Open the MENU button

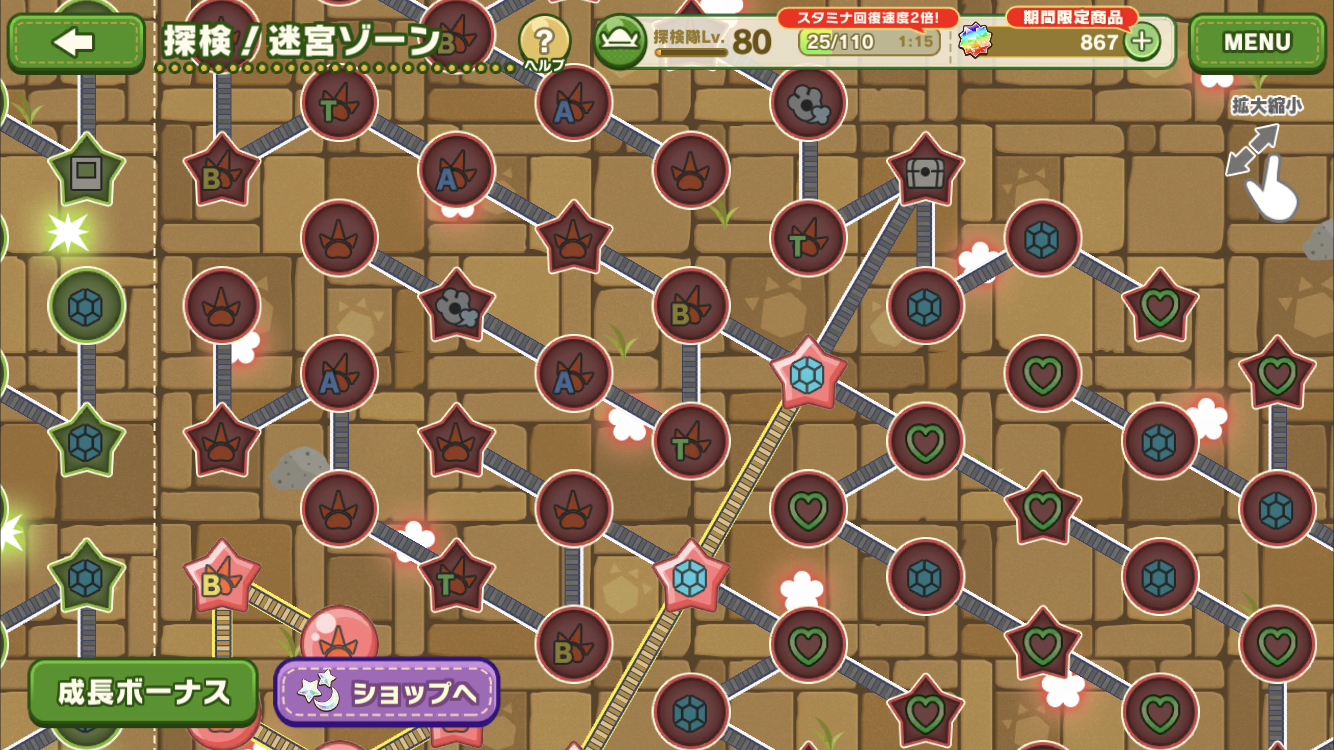point(1257,42)
